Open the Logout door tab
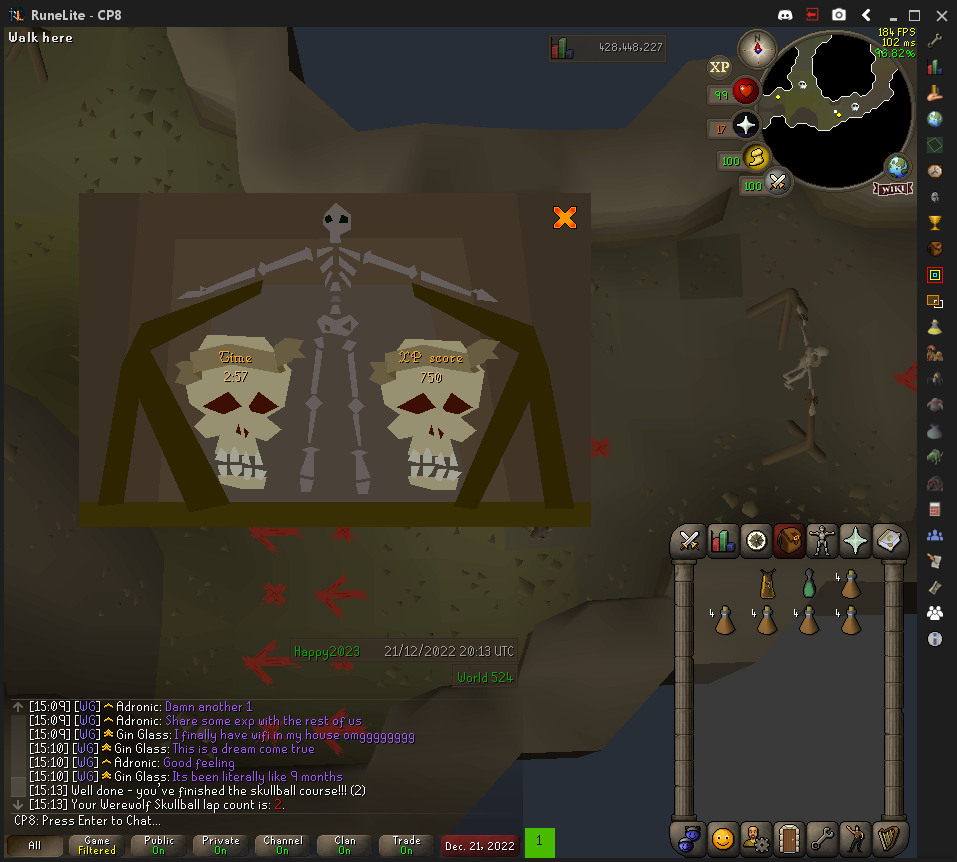The width and height of the screenshot is (957, 862). tap(789, 837)
